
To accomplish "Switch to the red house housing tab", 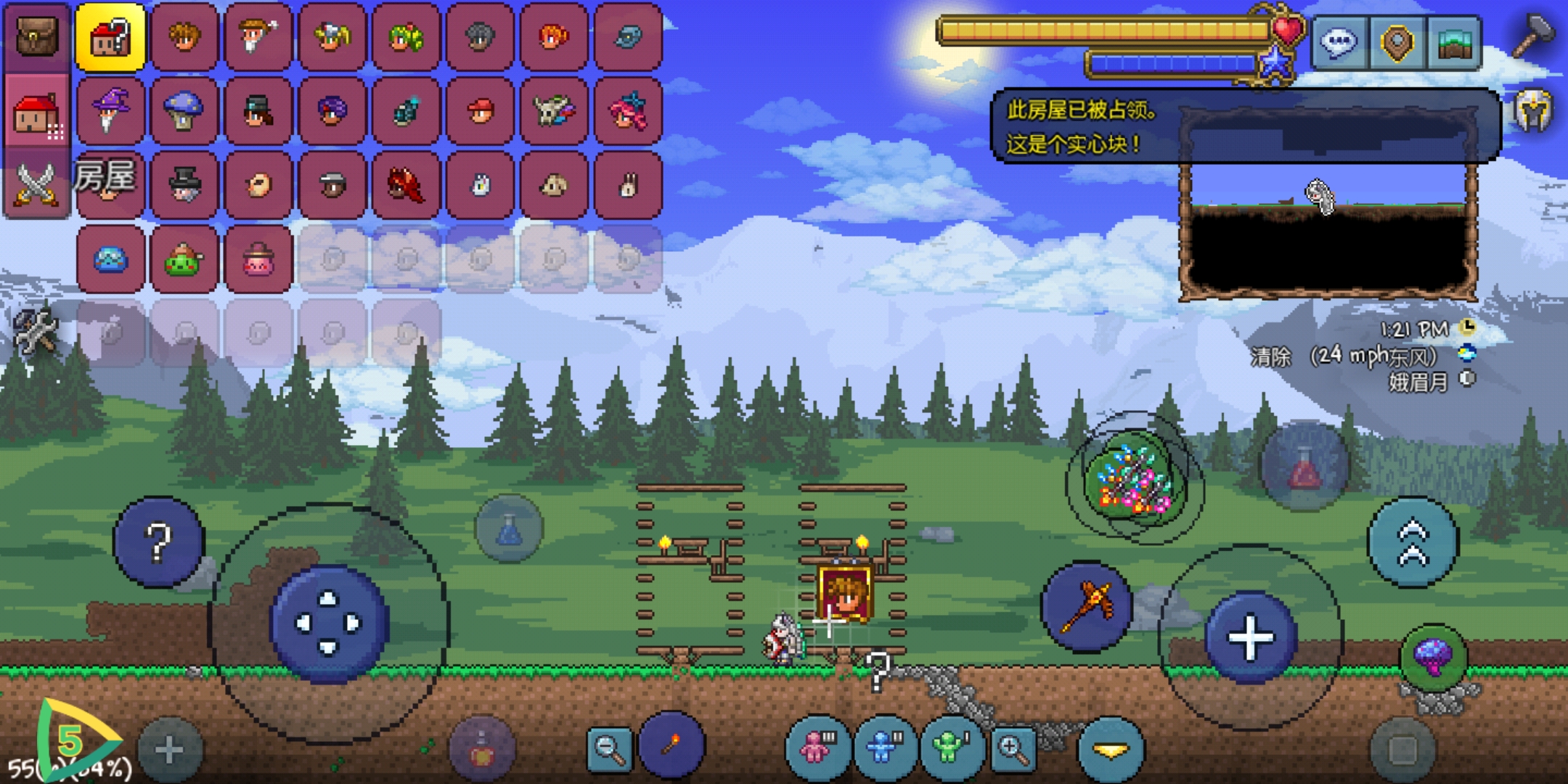I will 36,113.
